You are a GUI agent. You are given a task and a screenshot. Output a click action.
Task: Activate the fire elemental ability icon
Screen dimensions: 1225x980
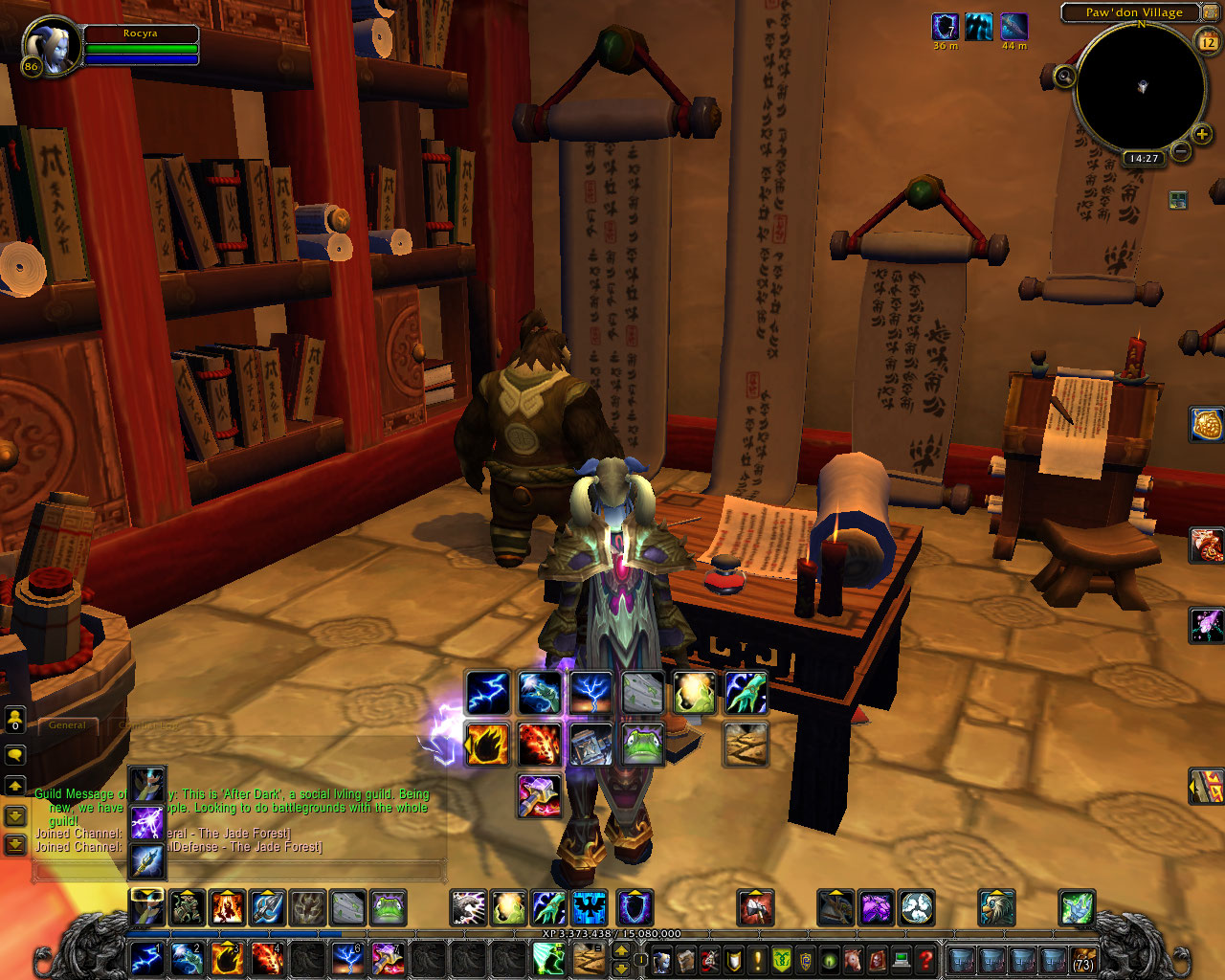(228, 907)
